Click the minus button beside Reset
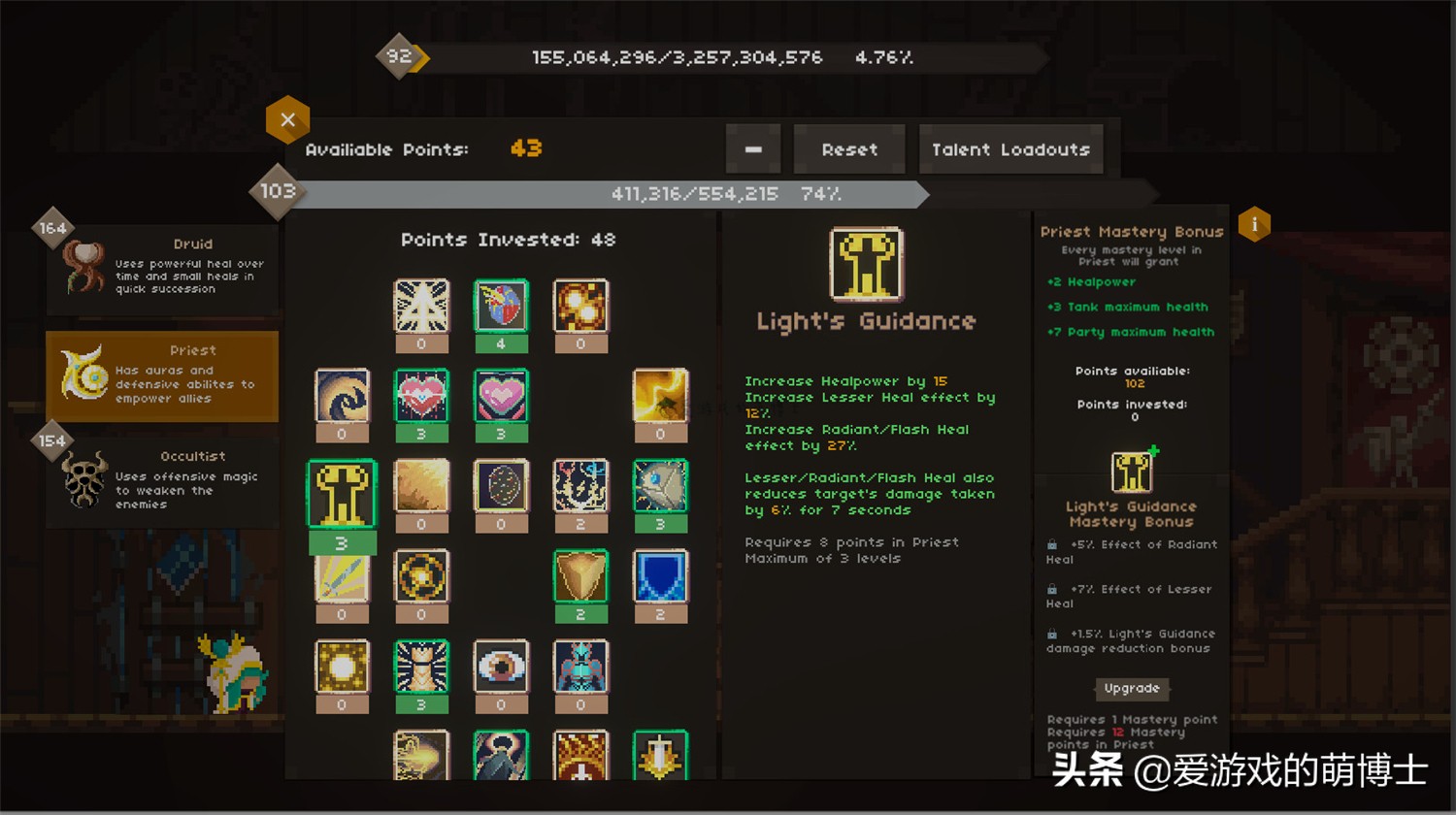1456x815 pixels. click(x=753, y=149)
